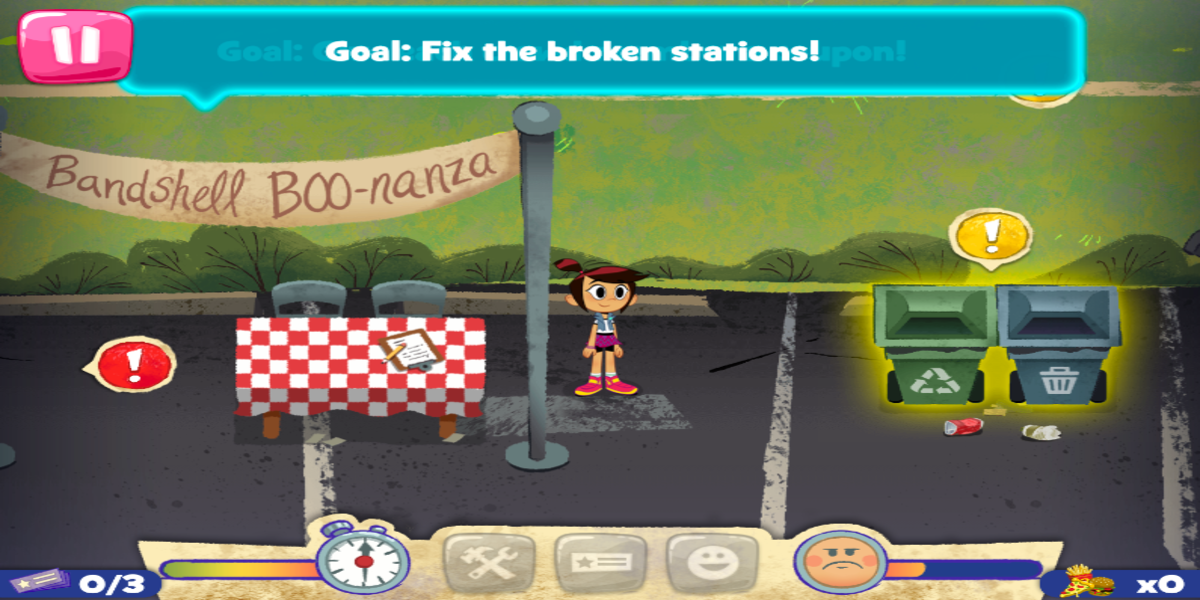Select the hammer and wrench repair button
The height and width of the screenshot is (600, 1200).
484,562
